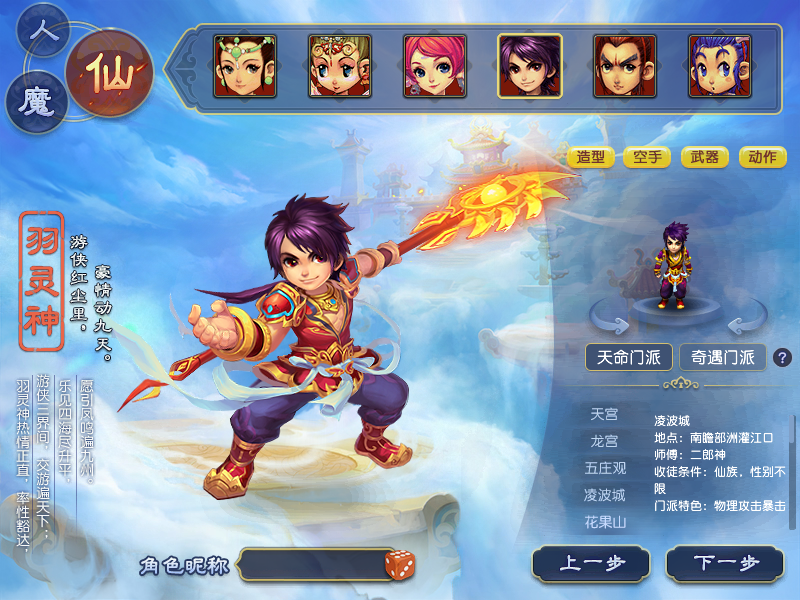800x600 pixels.
Task: Show the 造型 appearance preview
Action: [x=590, y=157]
